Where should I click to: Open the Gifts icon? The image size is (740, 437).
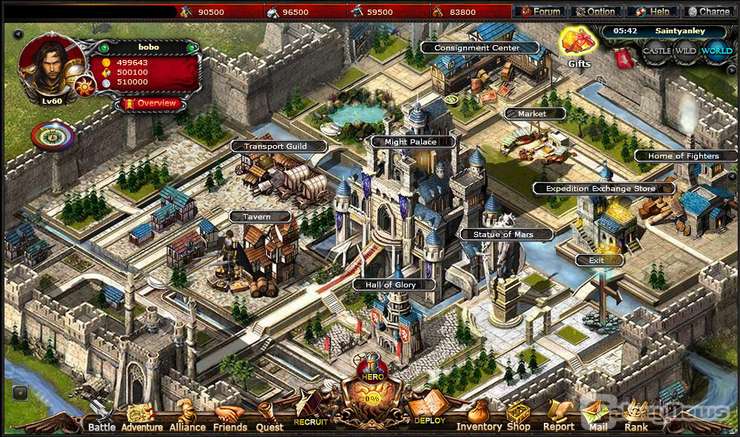[577, 43]
